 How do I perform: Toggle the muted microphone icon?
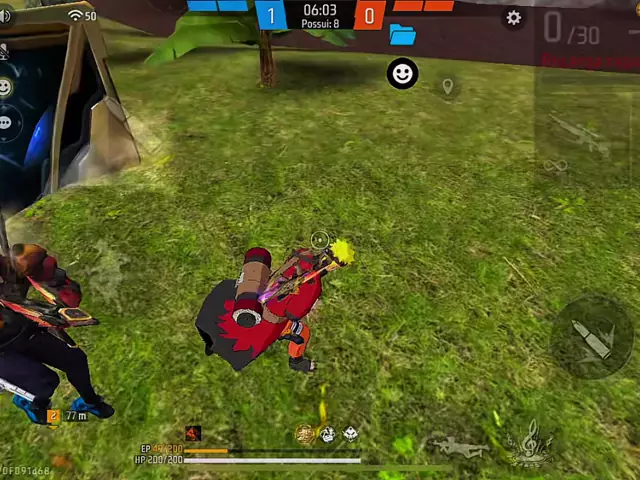coord(4,50)
